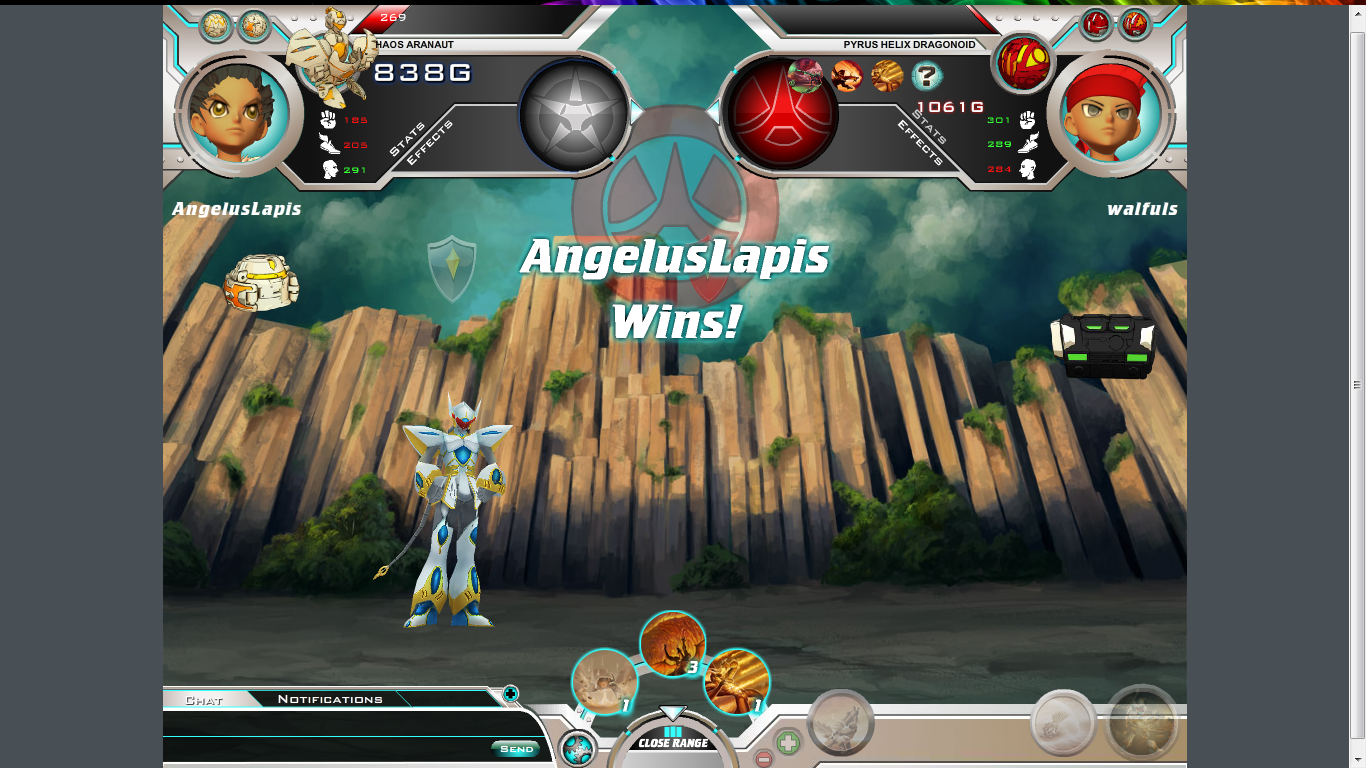This screenshot has width=1366, height=768.
Task: Open walfuls player portrait
Action: click(1112, 113)
